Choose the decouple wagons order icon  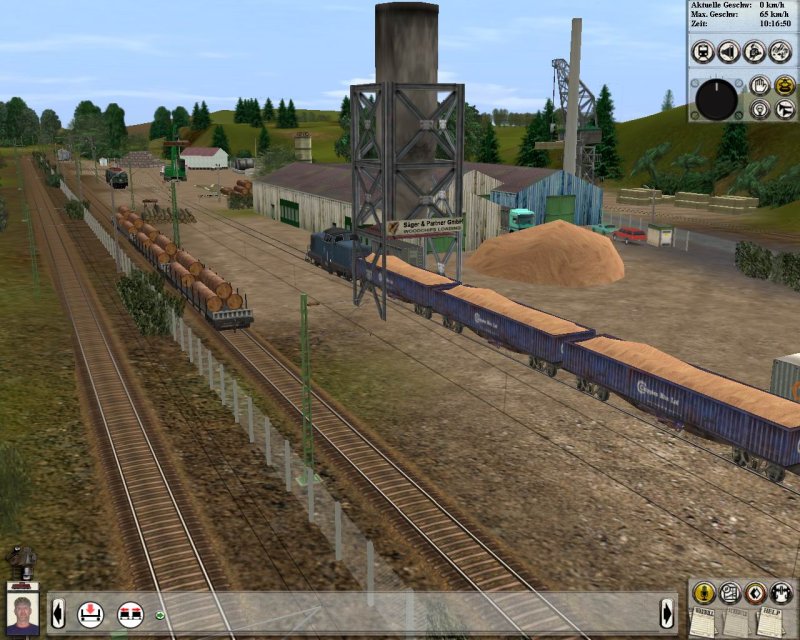pyautogui.click(x=130, y=613)
